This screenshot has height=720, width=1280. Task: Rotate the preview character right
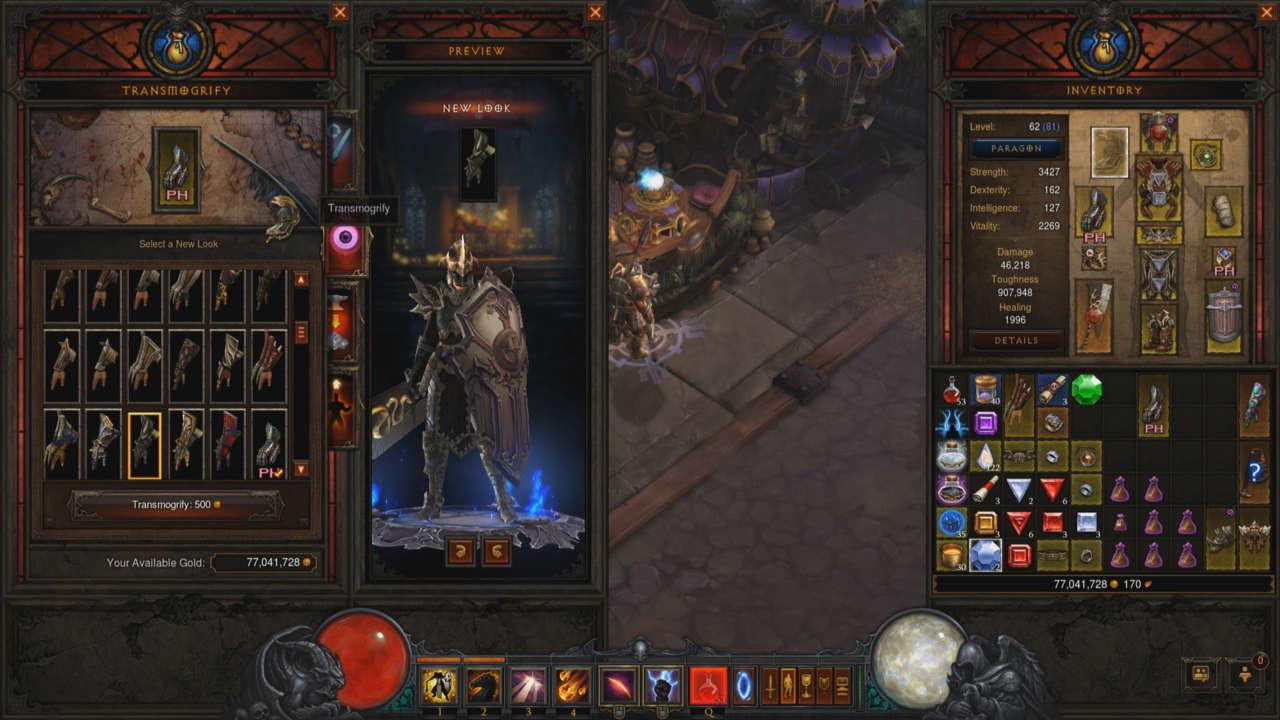[x=496, y=552]
